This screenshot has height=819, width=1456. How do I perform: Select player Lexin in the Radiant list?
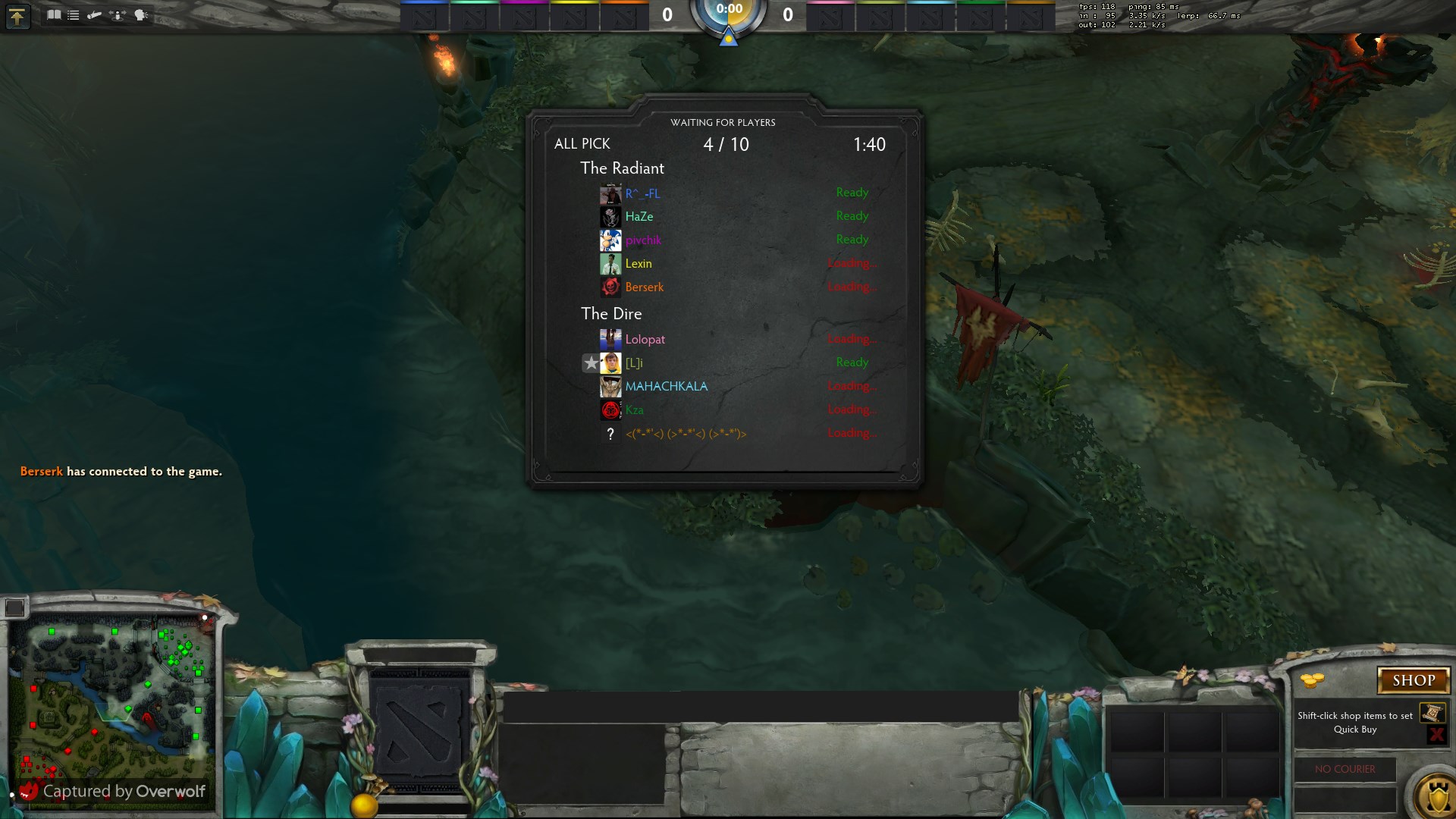click(x=638, y=264)
